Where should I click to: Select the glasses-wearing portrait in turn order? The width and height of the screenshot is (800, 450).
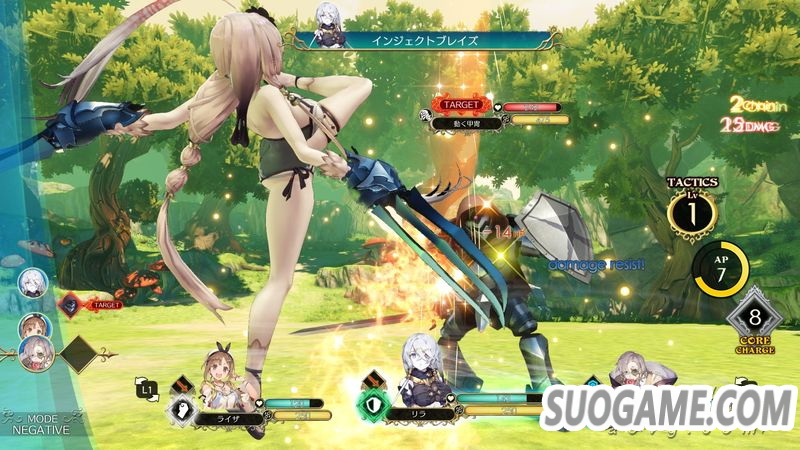pyautogui.click(x=36, y=352)
